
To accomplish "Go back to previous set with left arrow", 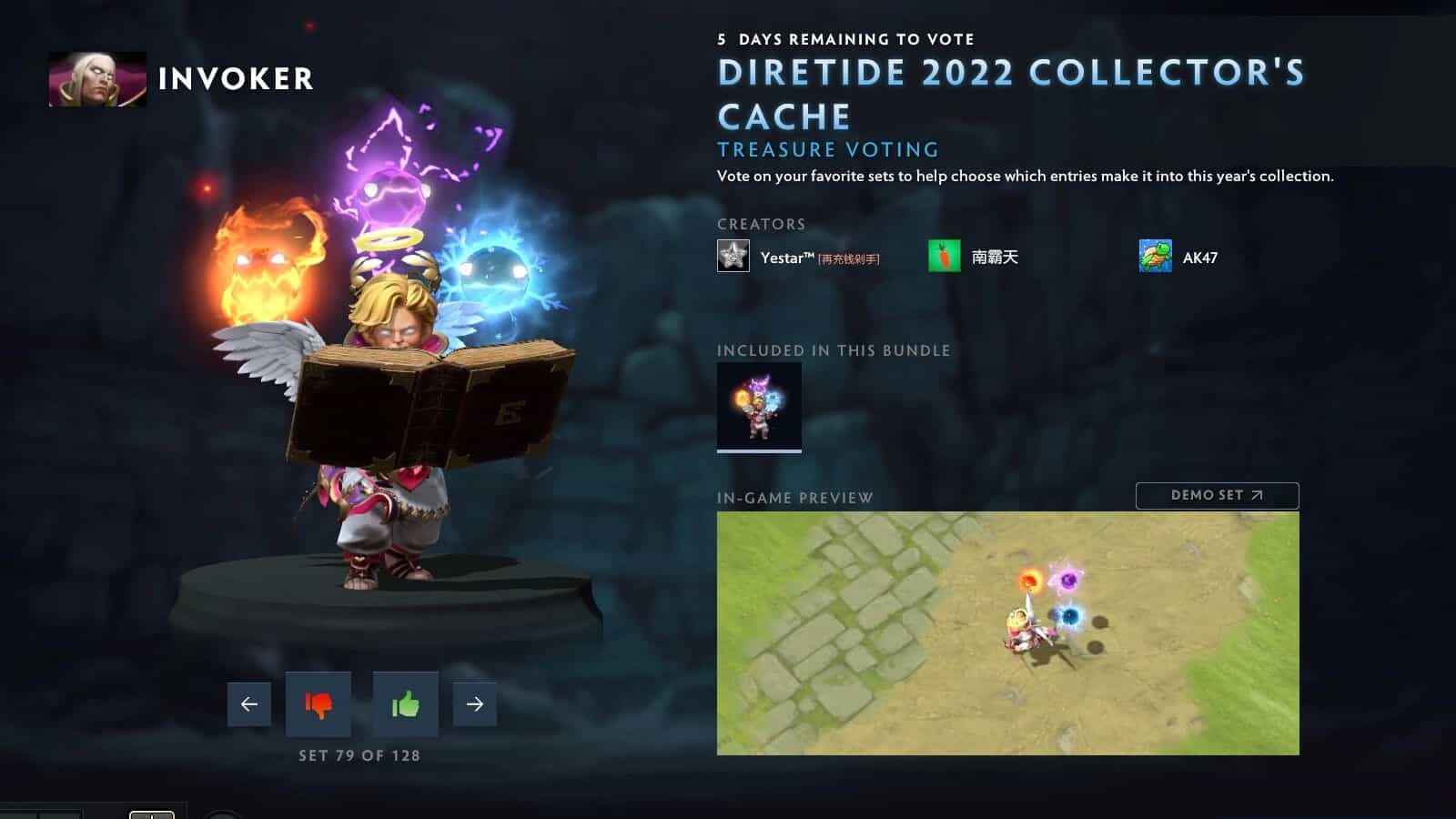I will click(250, 703).
